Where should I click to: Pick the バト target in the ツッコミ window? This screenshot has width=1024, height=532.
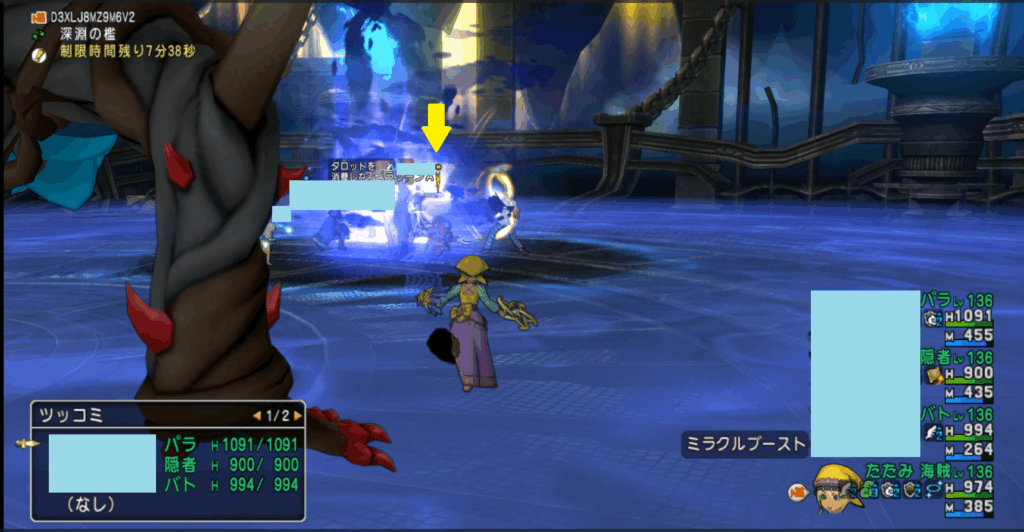pyautogui.click(x=230, y=485)
